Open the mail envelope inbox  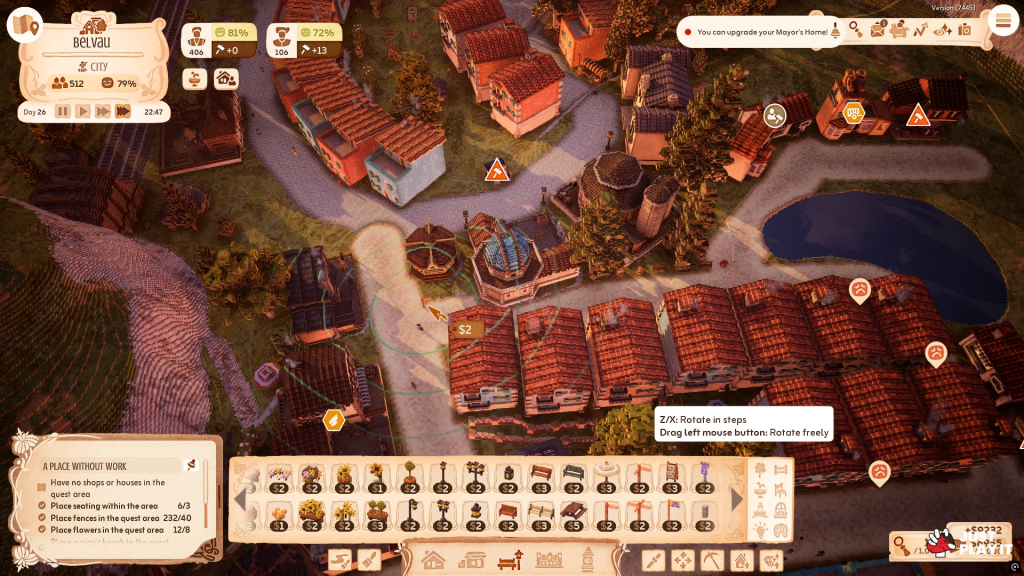(878, 30)
